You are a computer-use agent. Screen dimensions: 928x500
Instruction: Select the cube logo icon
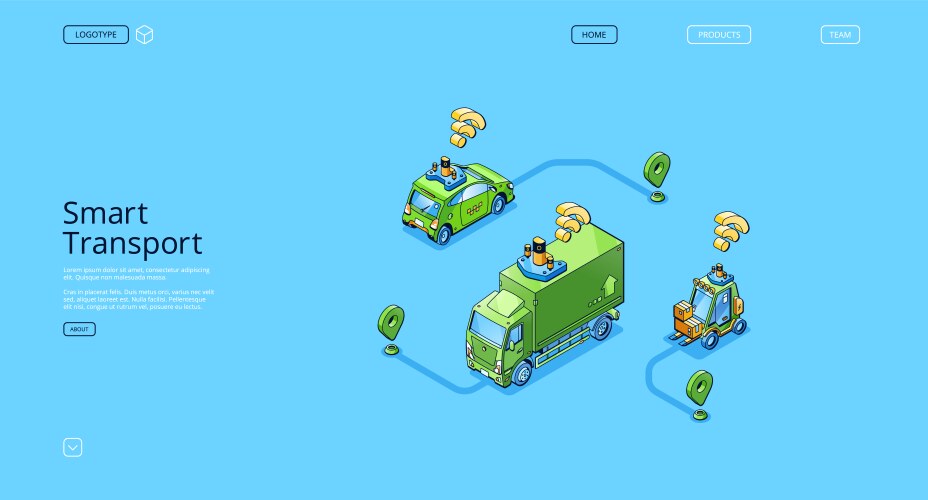click(145, 35)
